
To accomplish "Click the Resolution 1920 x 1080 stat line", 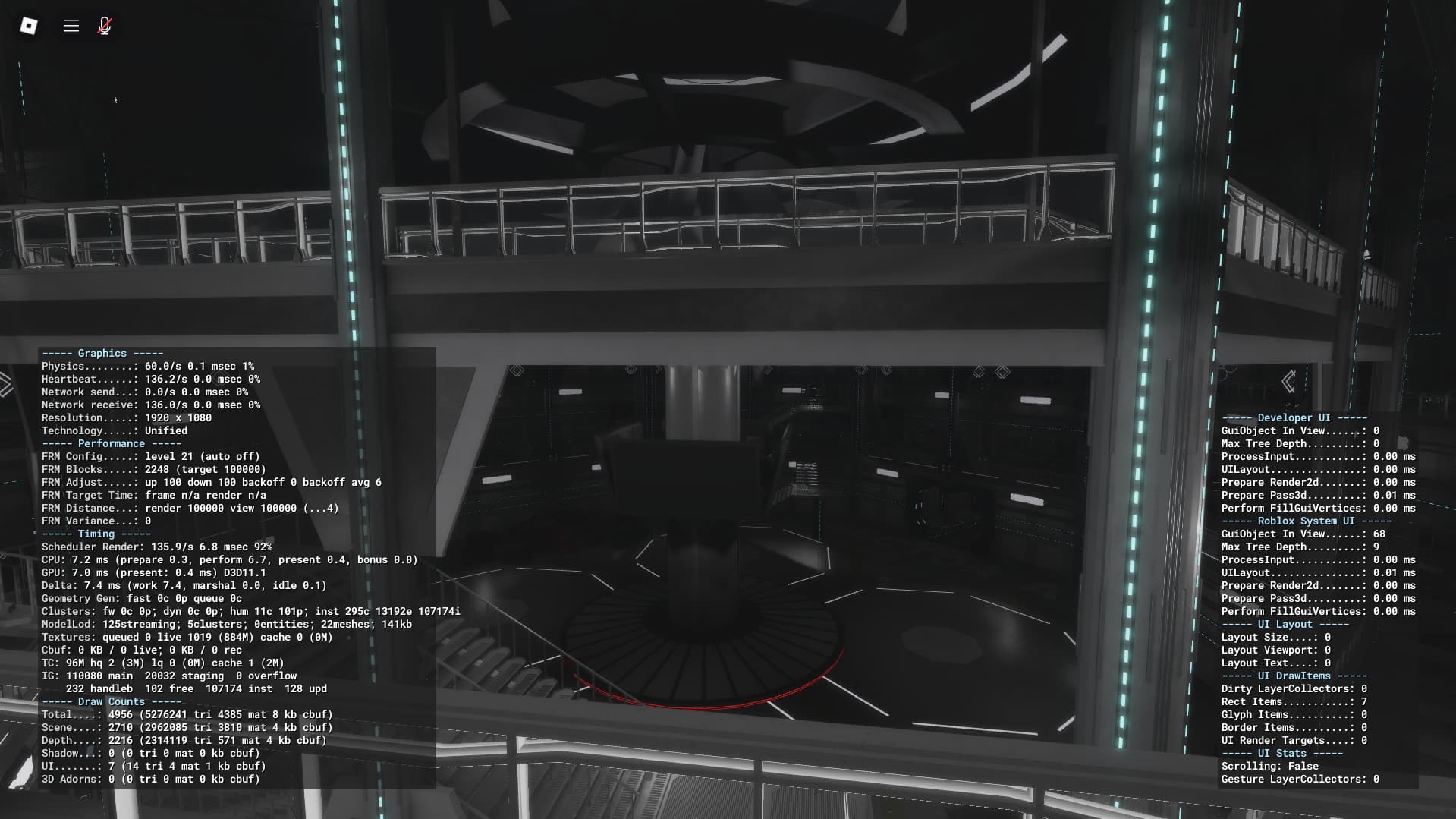I will [x=126, y=417].
